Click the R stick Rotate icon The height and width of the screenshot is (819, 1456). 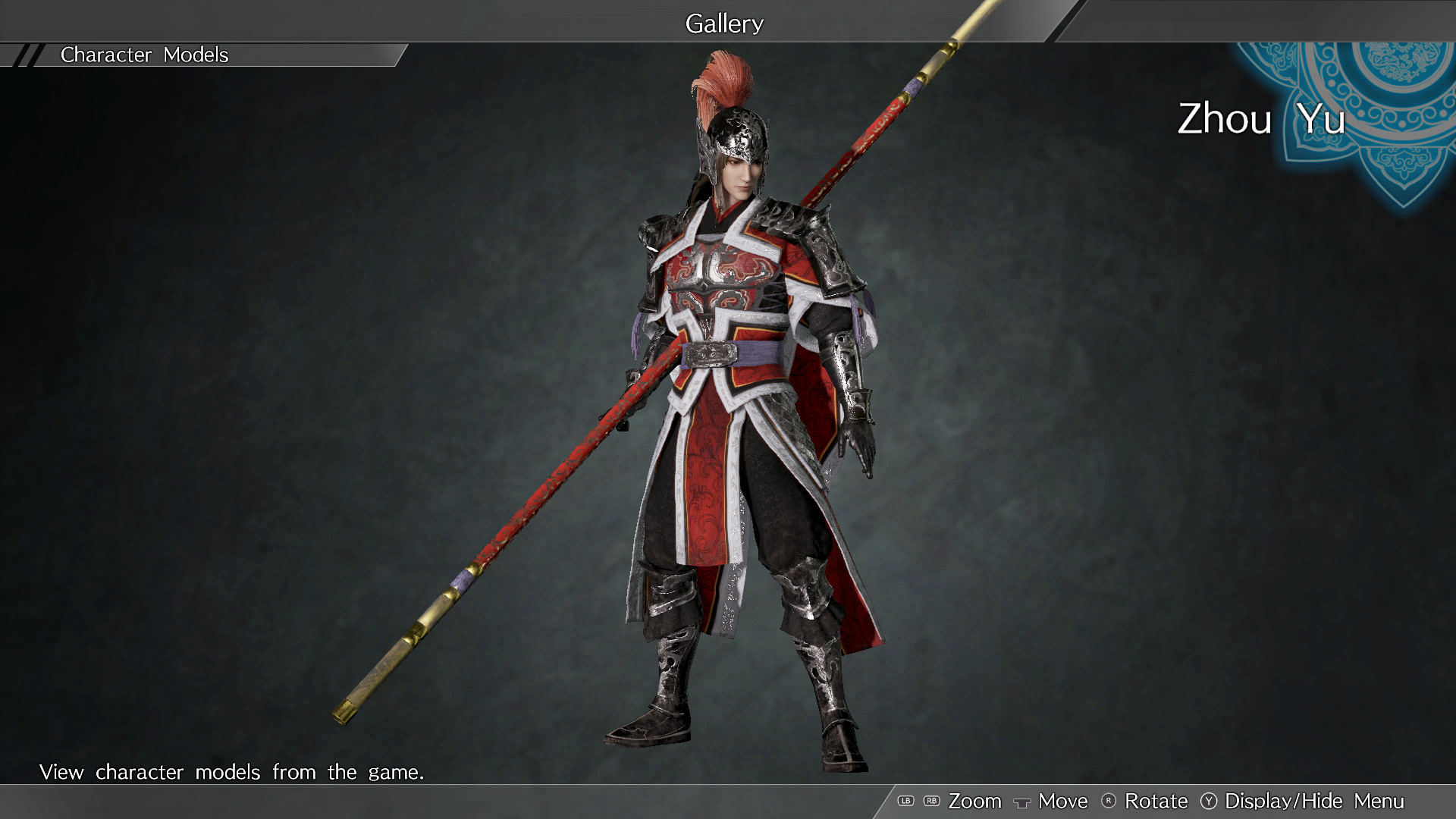pos(1109,801)
